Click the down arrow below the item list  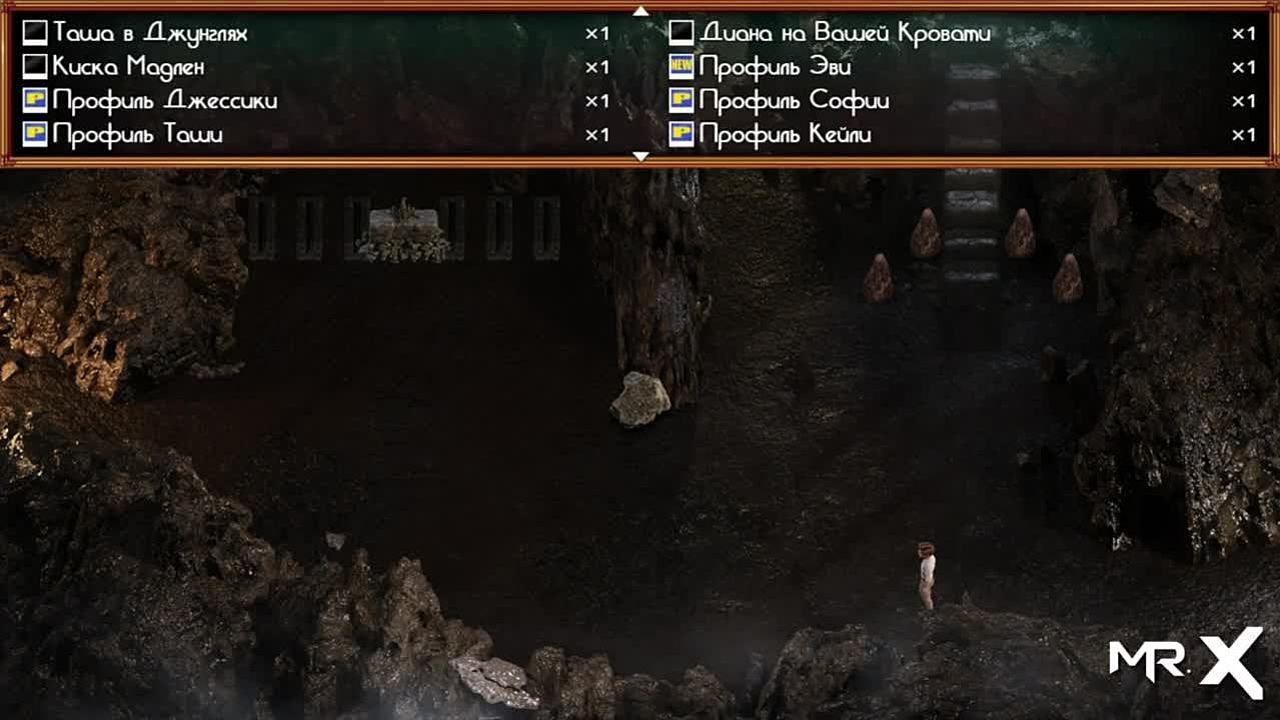[641, 157]
